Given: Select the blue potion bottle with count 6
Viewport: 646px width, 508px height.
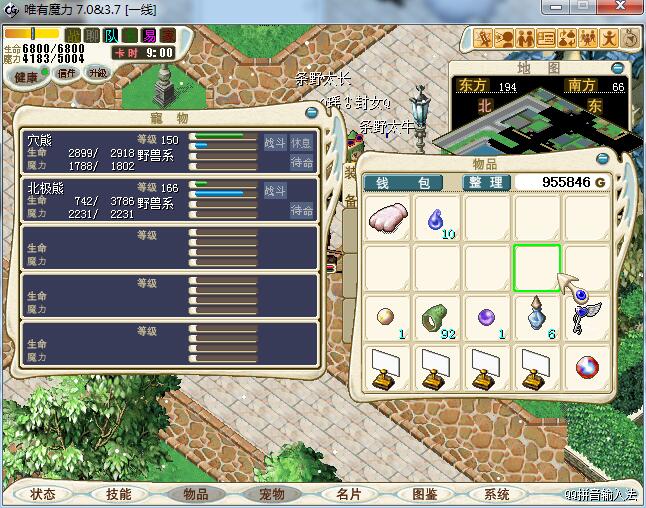Looking at the screenshot, I should 537,318.
